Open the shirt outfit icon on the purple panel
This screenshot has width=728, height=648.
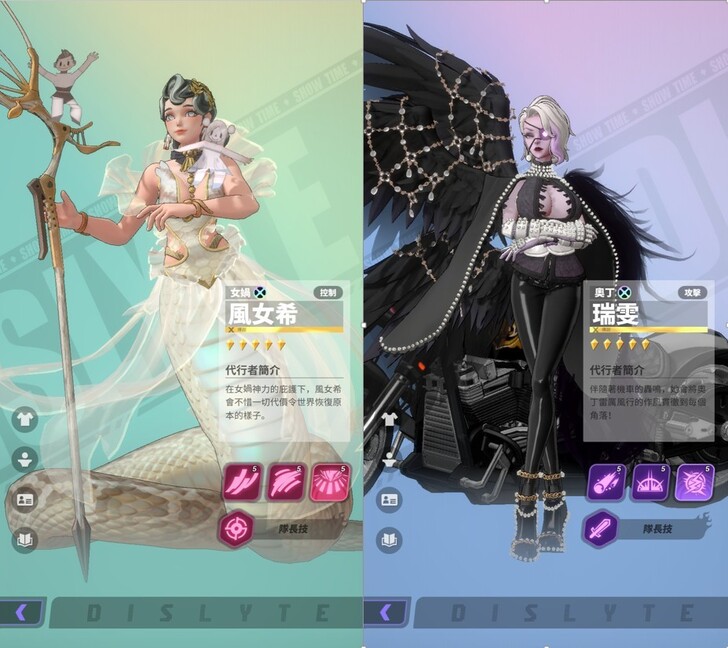pos(389,419)
